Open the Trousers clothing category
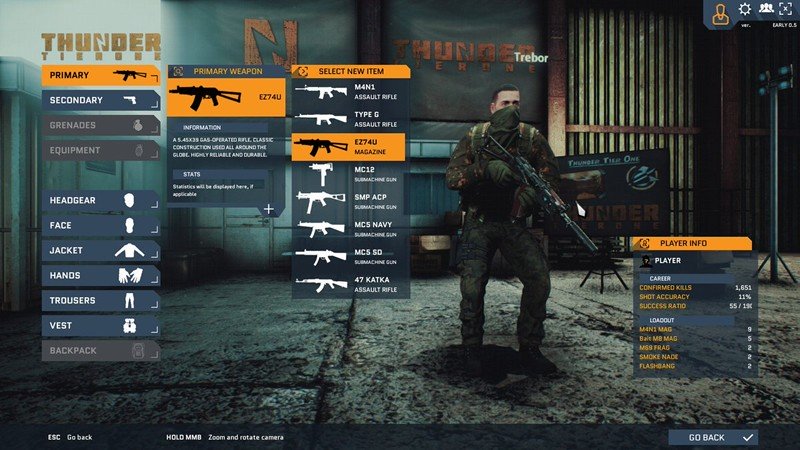800x450 pixels. click(x=100, y=300)
